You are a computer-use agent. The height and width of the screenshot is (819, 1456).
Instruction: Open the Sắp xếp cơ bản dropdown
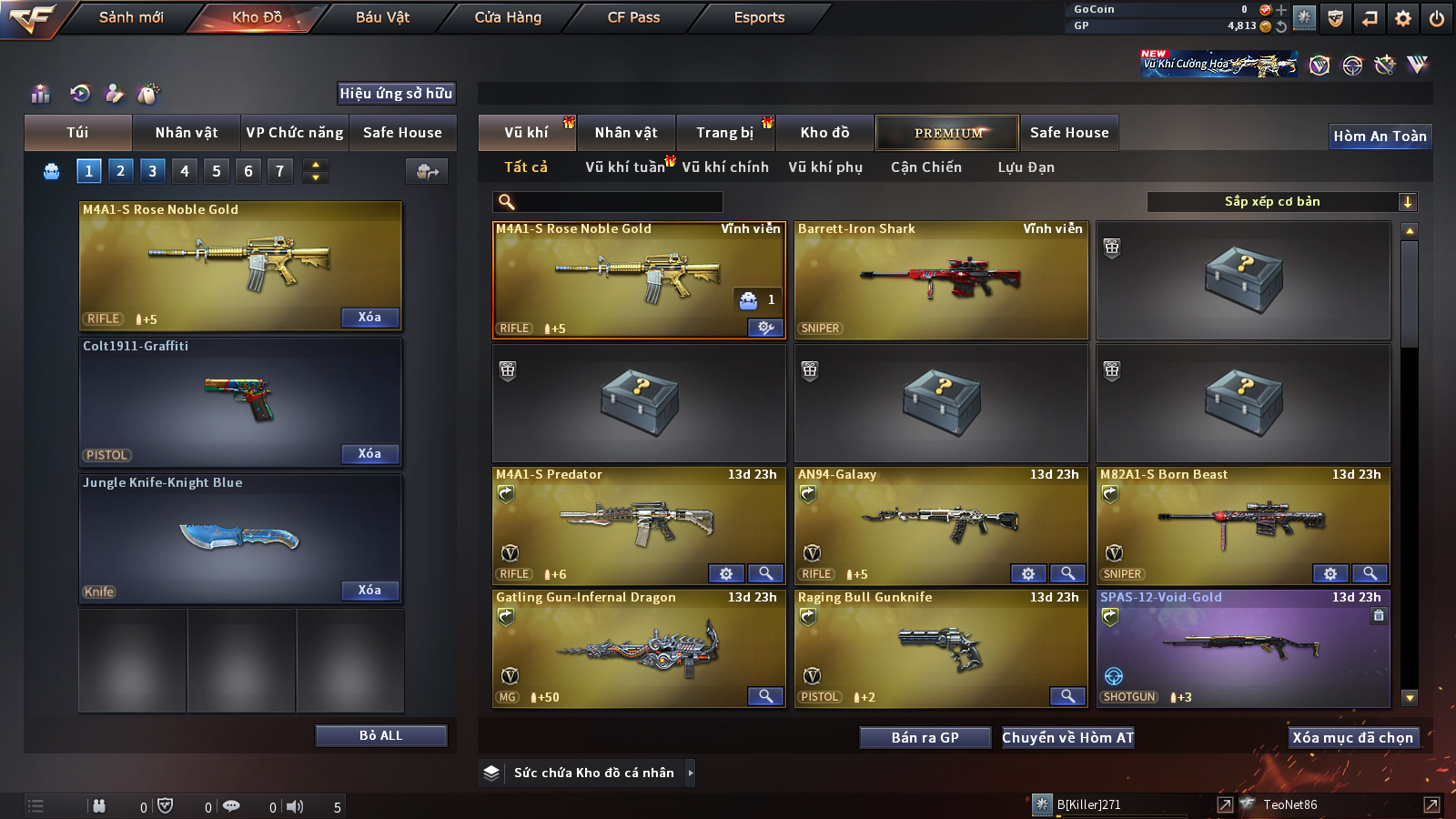(x=1281, y=202)
